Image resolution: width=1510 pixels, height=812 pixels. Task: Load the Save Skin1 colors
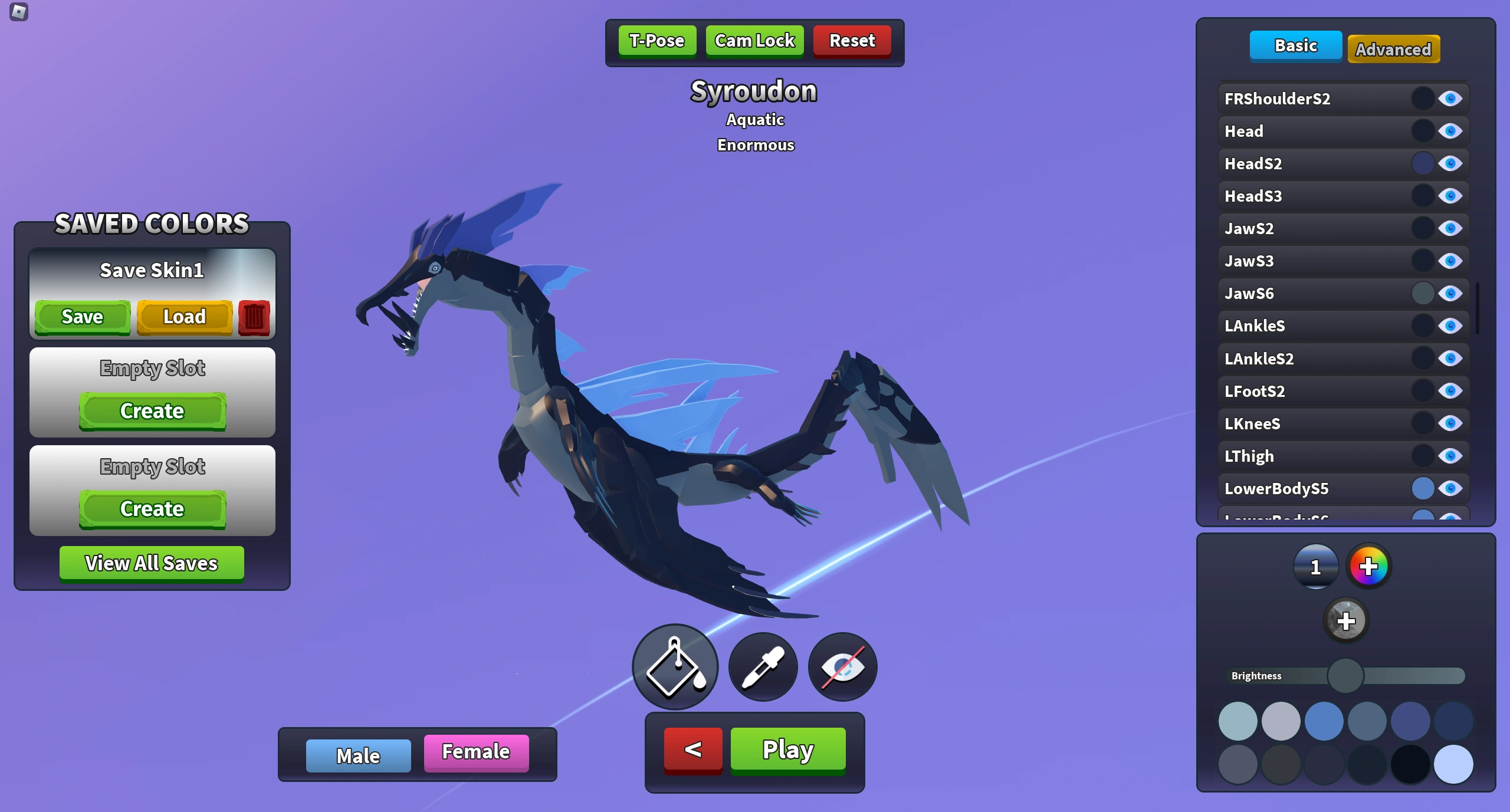185,317
